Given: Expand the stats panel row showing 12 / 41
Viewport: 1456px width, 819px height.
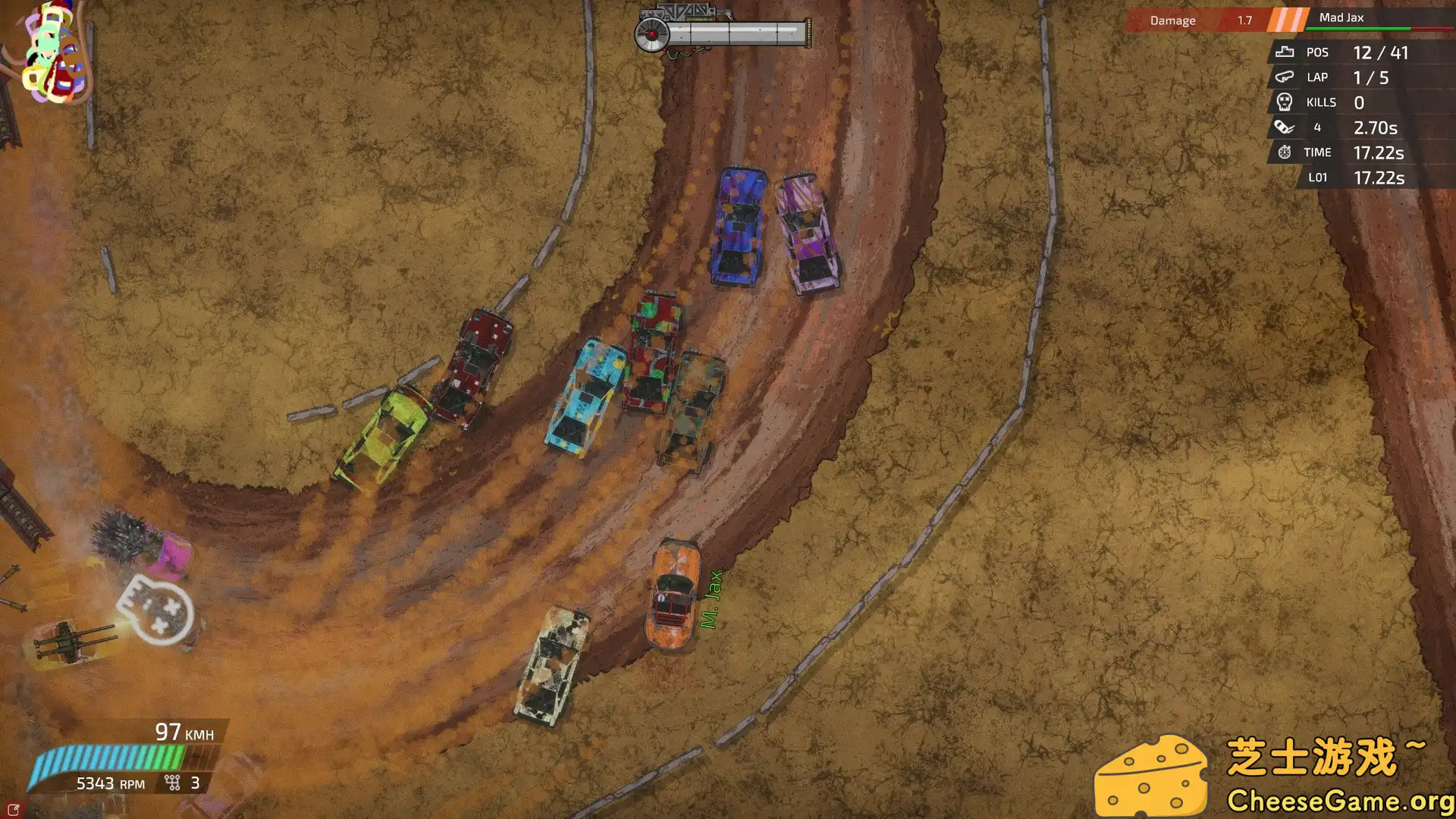Looking at the screenshot, I should [1380, 52].
